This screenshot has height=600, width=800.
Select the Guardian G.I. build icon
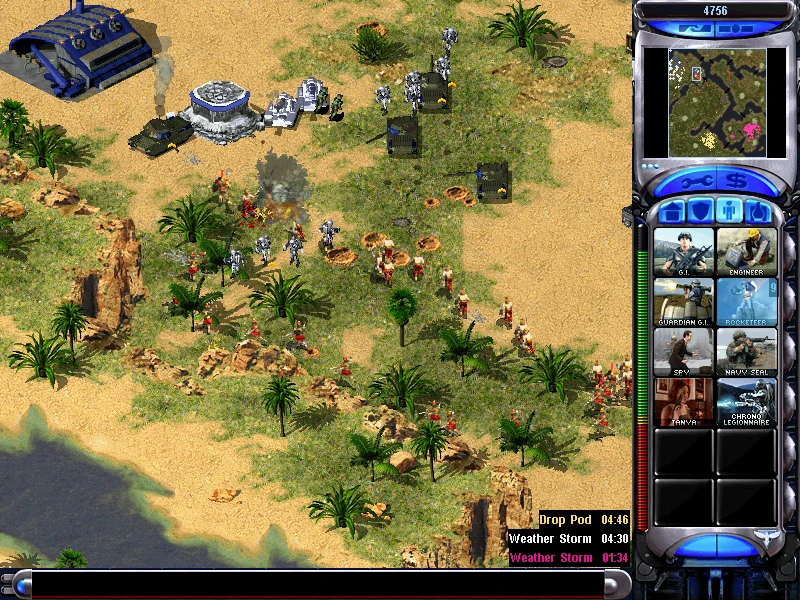(684, 301)
